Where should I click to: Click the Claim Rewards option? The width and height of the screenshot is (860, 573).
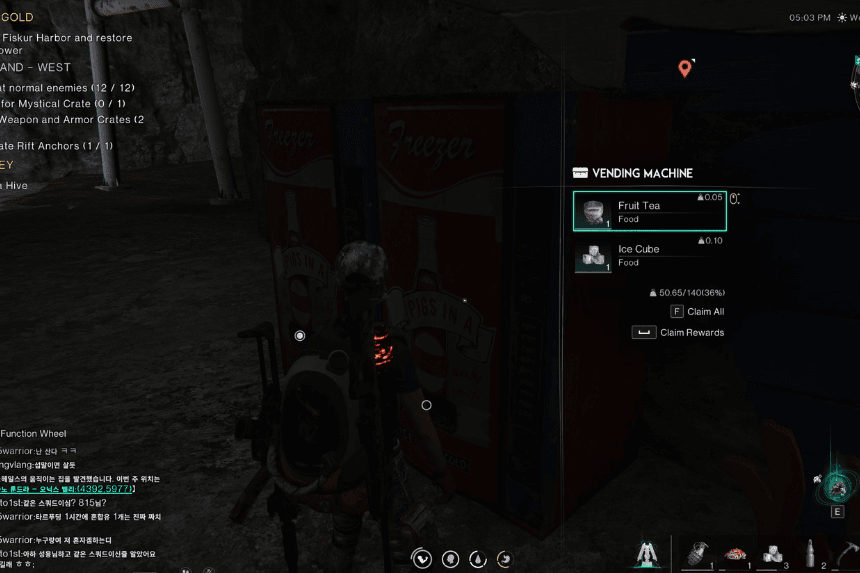tap(680, 333)
